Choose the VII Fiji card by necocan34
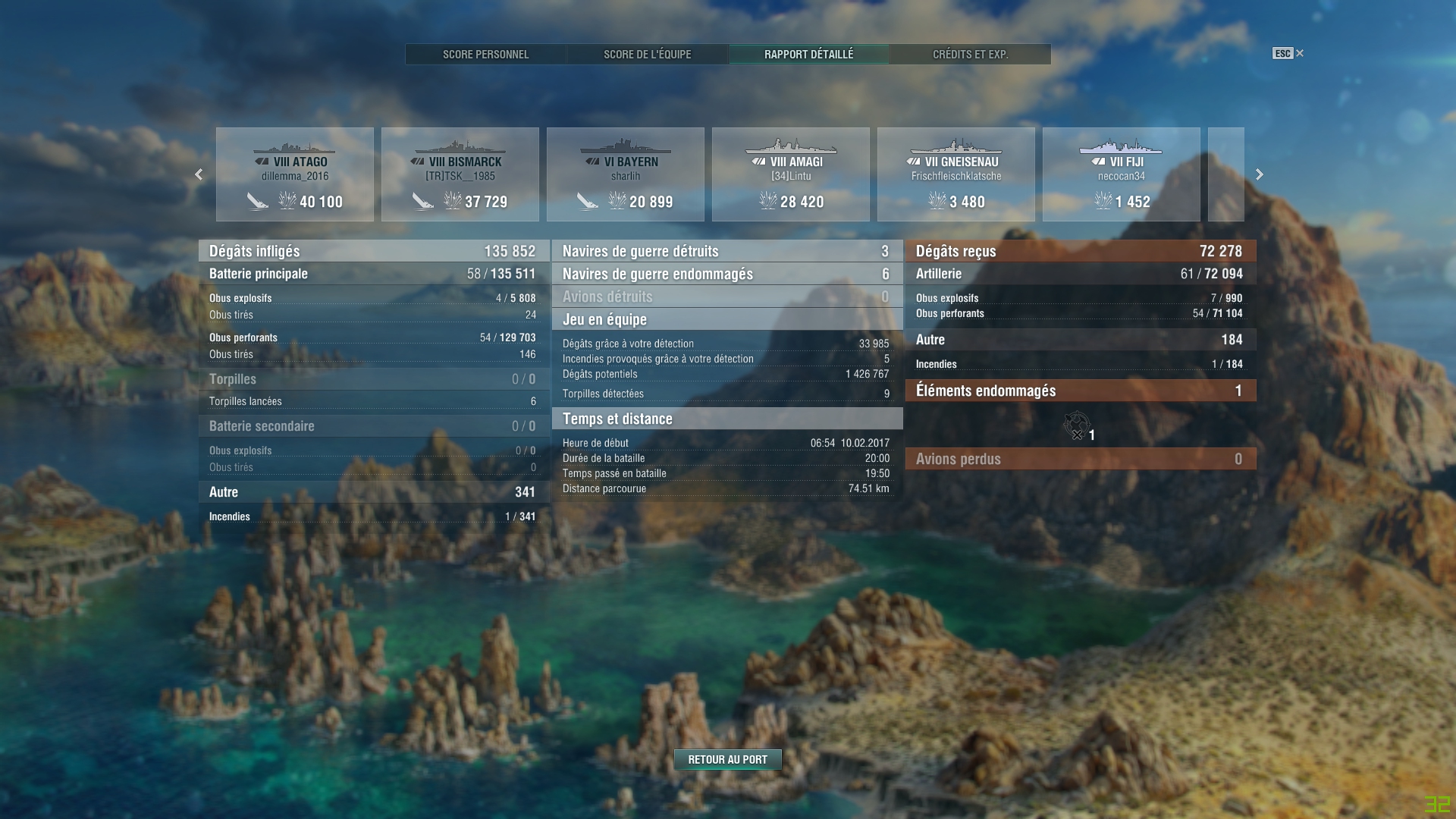Image resolution: width=1456 pixels, height=819 pixels. 1122,174
